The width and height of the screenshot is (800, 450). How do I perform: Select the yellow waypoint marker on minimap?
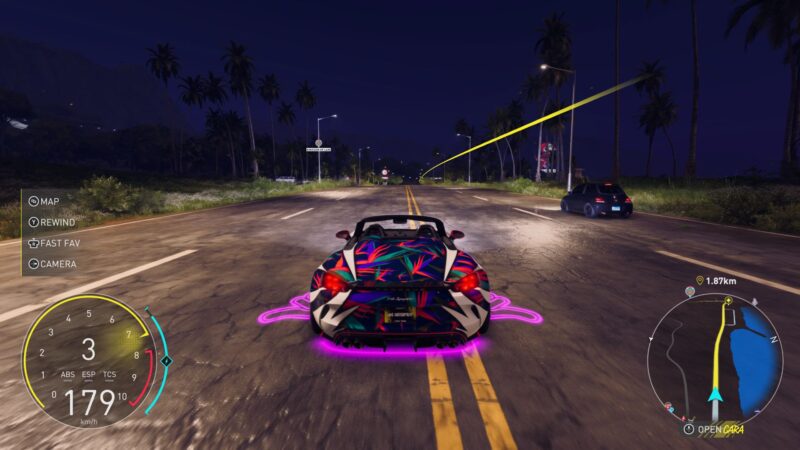click(728, 300)
